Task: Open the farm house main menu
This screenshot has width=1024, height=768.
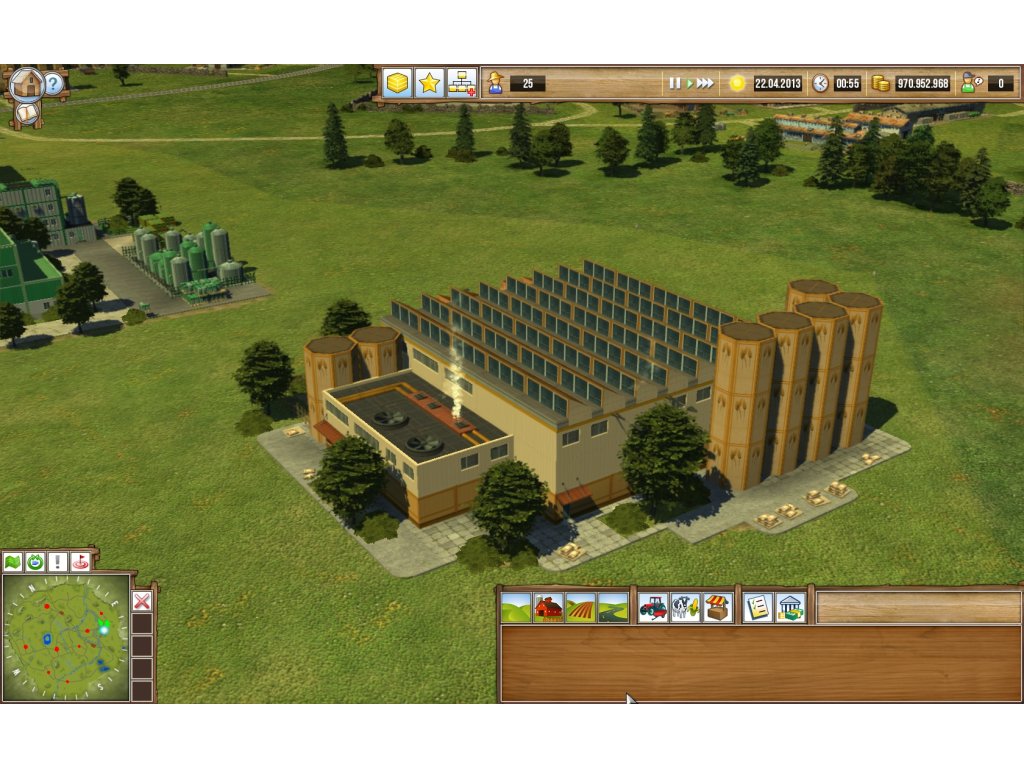Action: tap(26, 84)
